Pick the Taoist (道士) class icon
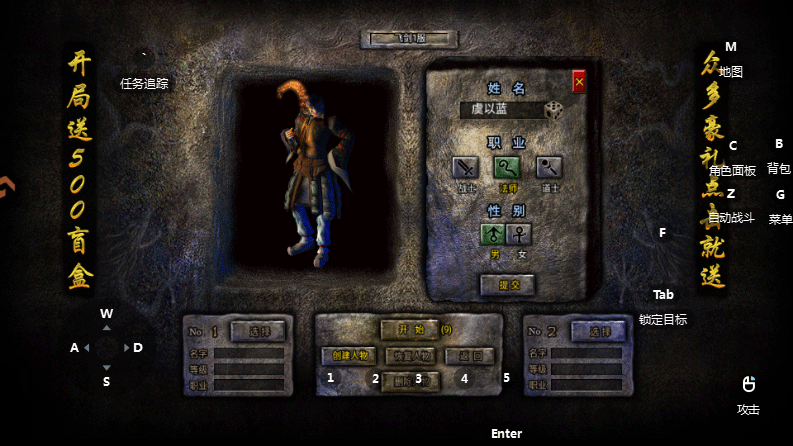Image resolution: width=793 pixels, height=446 pixels. click(x=549, y=167)
